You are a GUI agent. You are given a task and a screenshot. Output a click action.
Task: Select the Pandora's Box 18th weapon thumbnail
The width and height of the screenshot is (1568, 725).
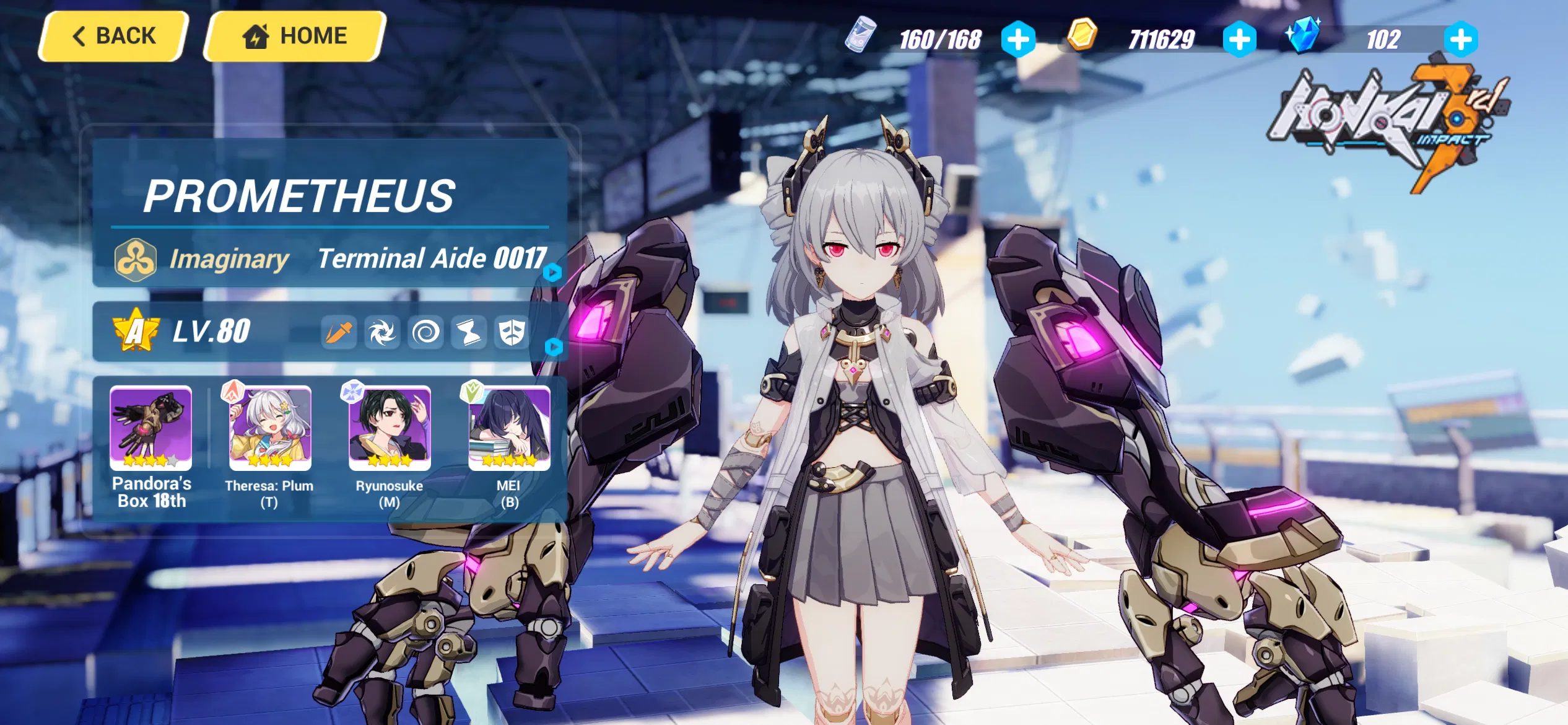point(150,428)
